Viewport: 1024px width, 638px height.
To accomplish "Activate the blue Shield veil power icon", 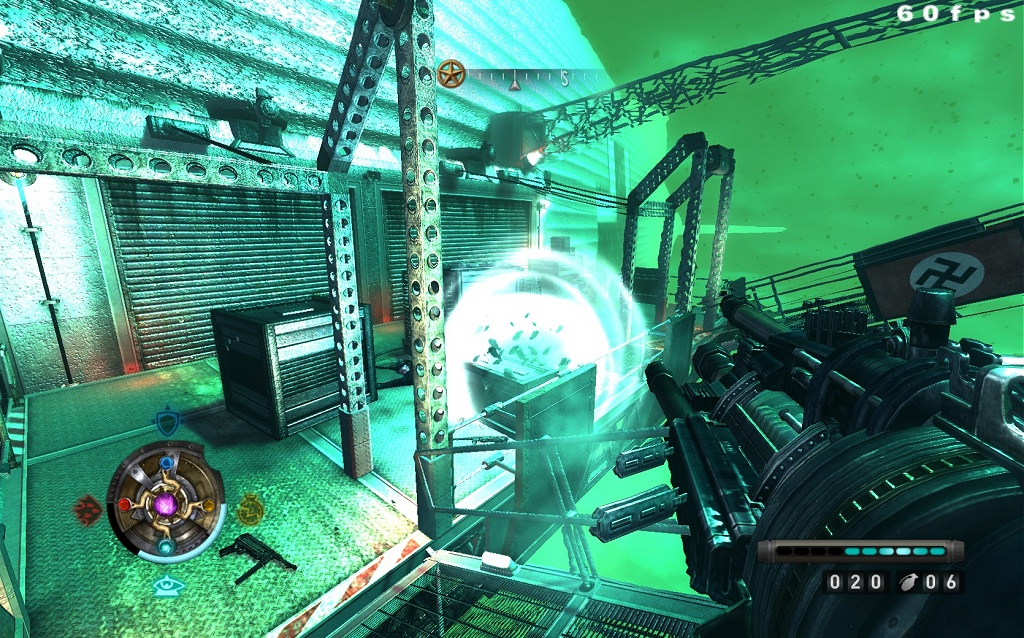I will pos(166,422).
